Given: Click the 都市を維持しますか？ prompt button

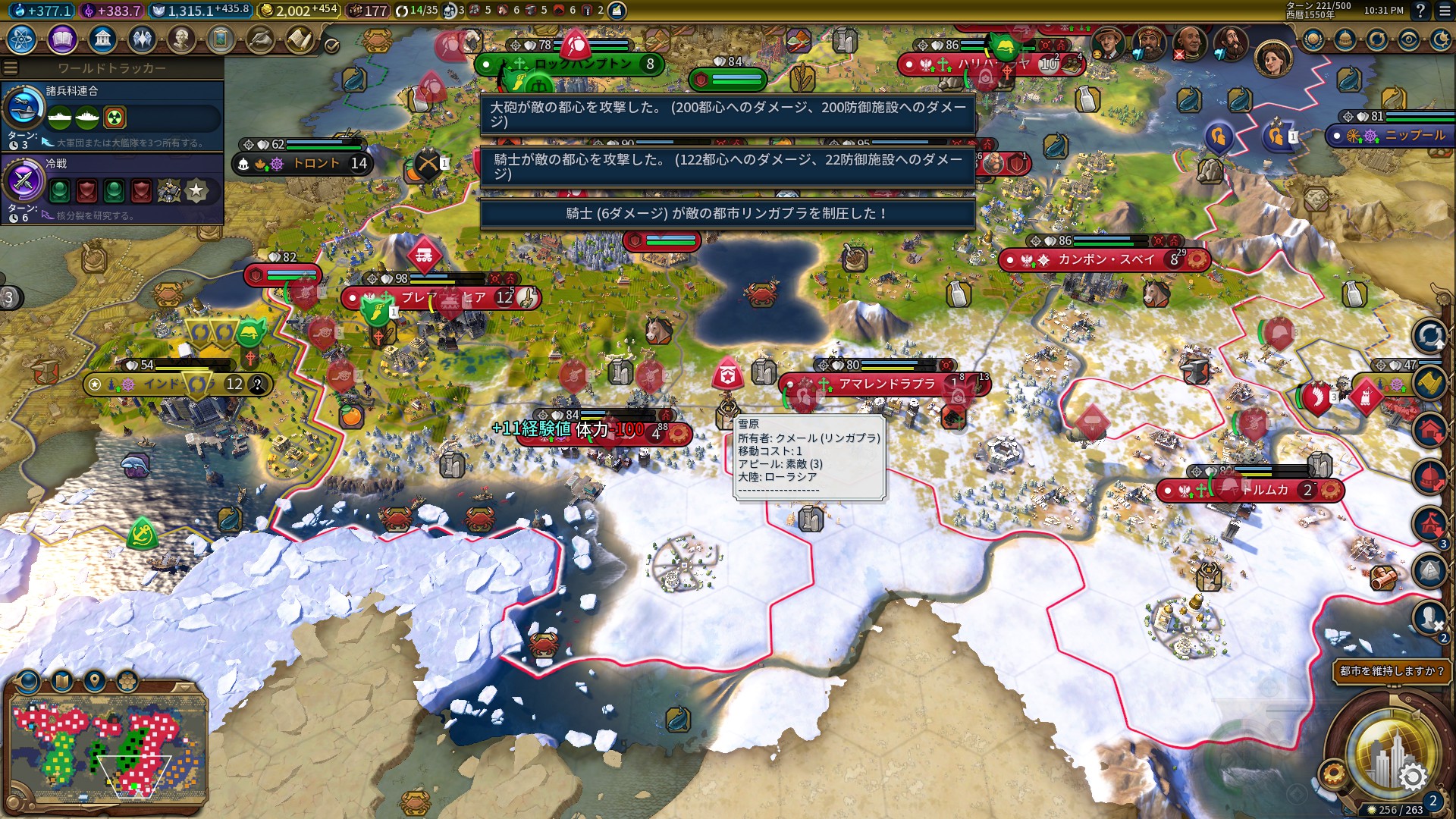Looking at the screenshot, I should (1391, 671).
